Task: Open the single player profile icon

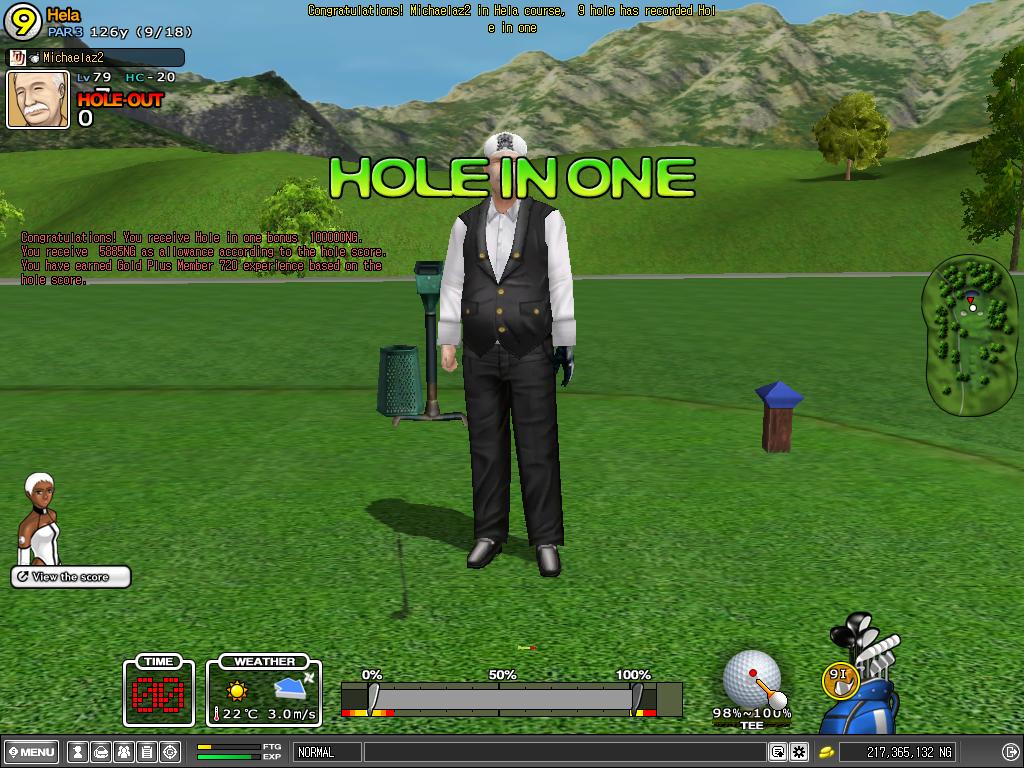Action: tap(78, 752)
